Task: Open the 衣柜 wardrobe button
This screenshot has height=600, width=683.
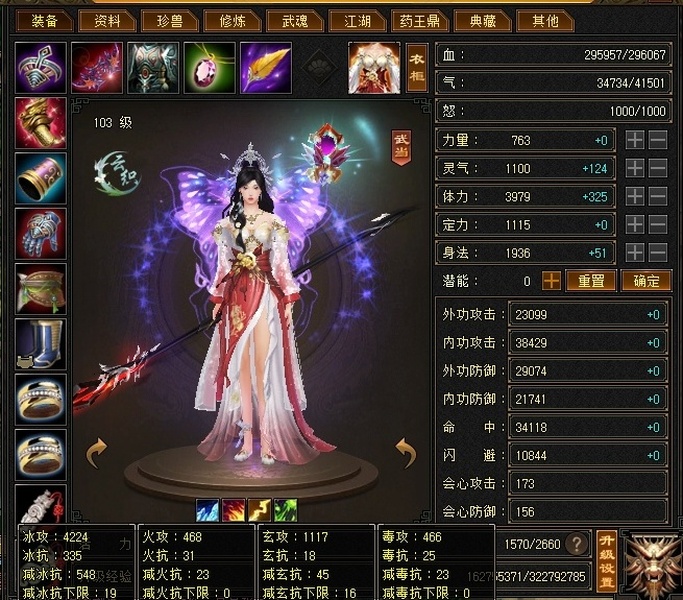Action: coord(416,67)
